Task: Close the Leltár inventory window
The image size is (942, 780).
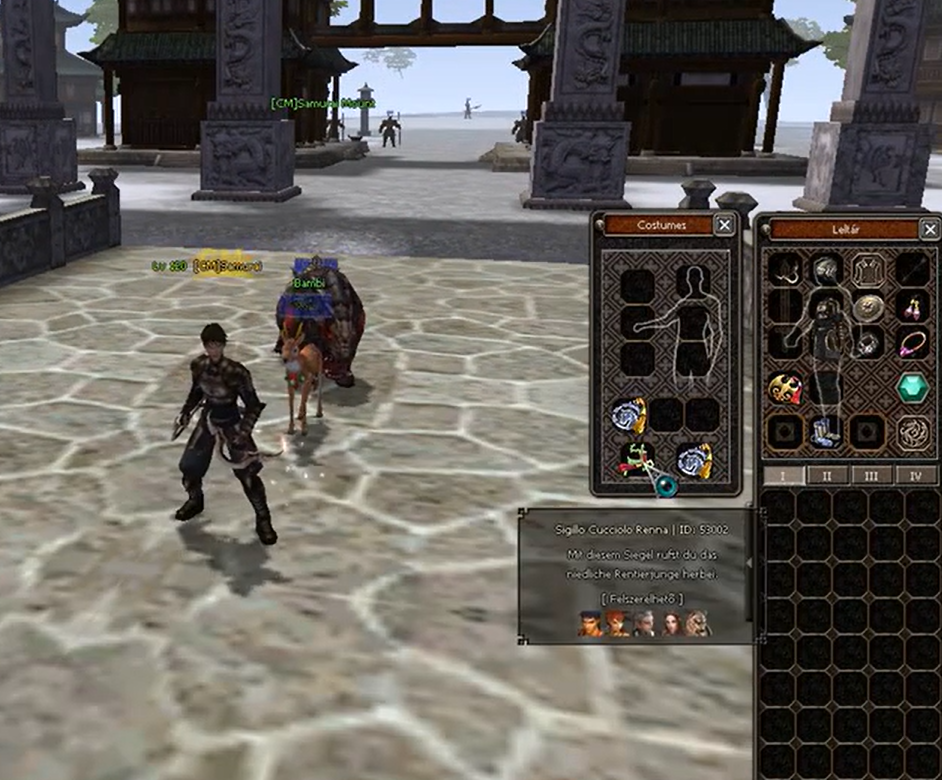Action: pyautogui.click(x=929, y=229)
